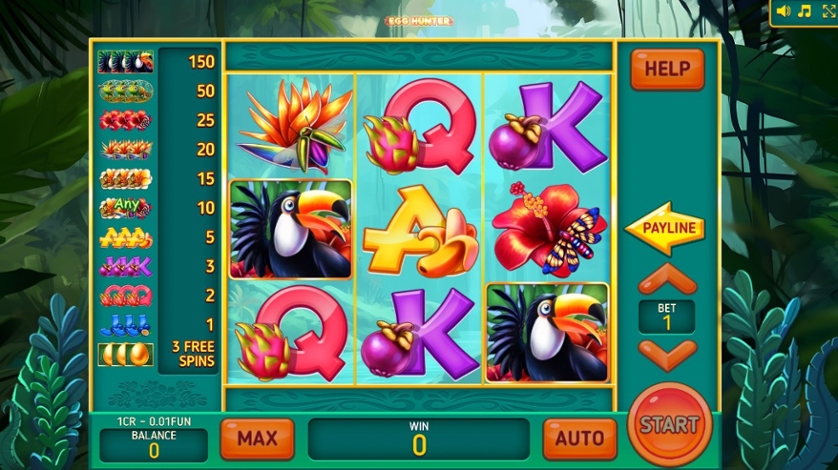Toggle sound effects with the speaker icon

[x=783, y=11]
